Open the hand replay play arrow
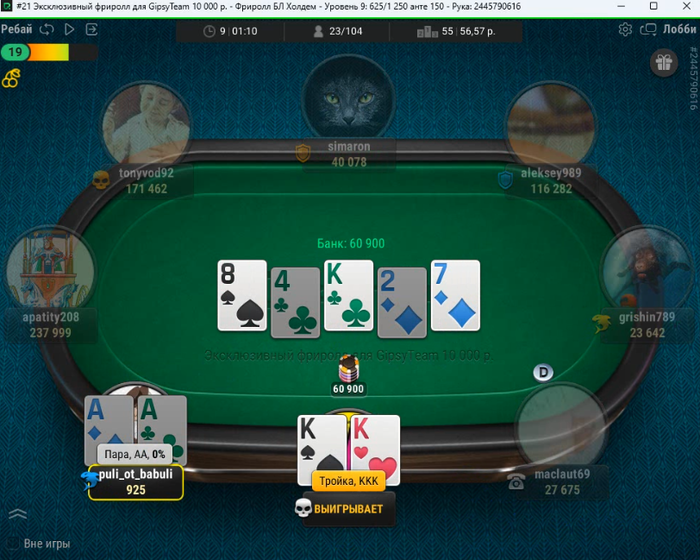This screenshot has width=700, height=560. click(x=69, y=29)
